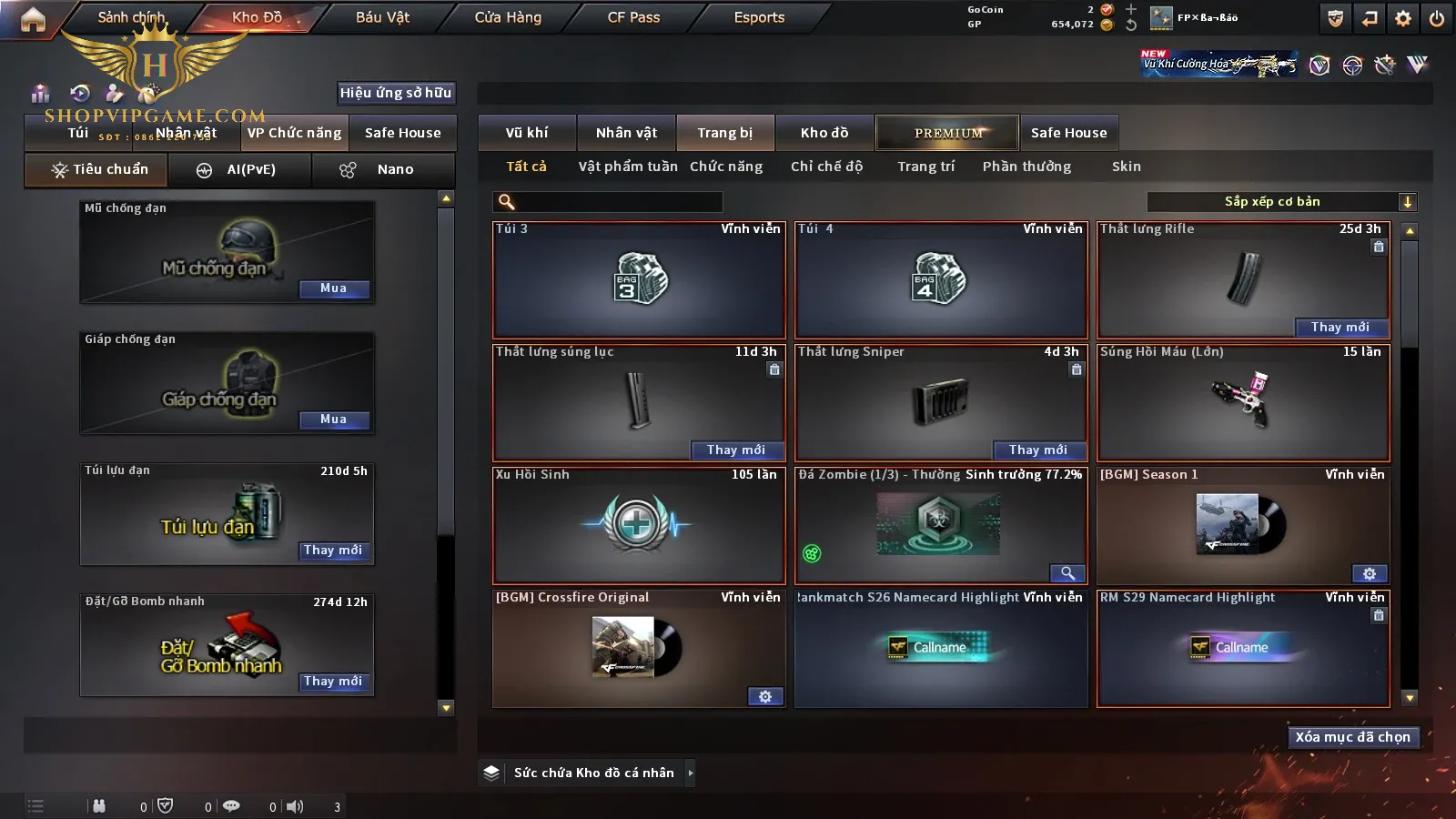The width and height of the screenshot is (1456, 819).
Task: Switch to the Esports menu
Action: tap(759, 17)
